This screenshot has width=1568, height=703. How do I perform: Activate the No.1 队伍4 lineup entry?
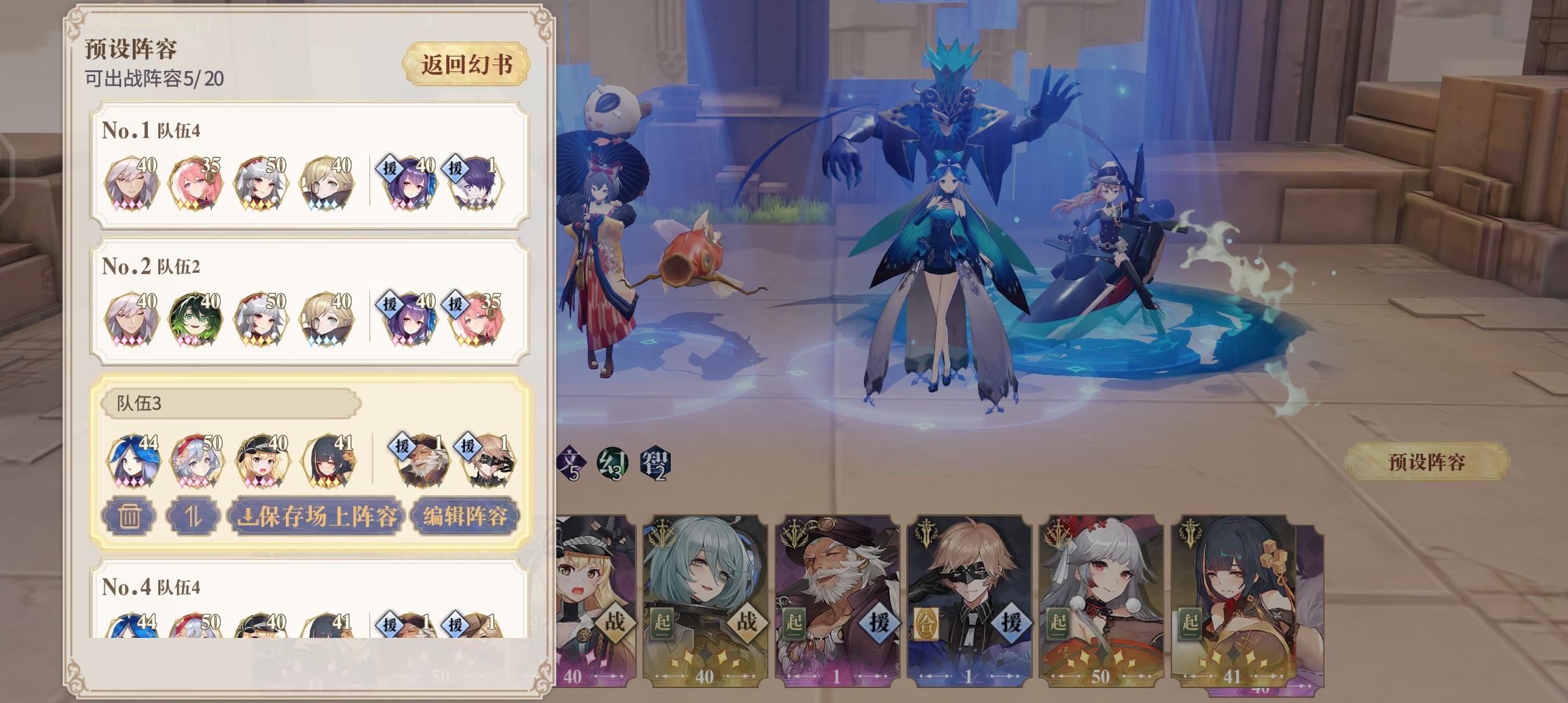[x=306, y=166]
